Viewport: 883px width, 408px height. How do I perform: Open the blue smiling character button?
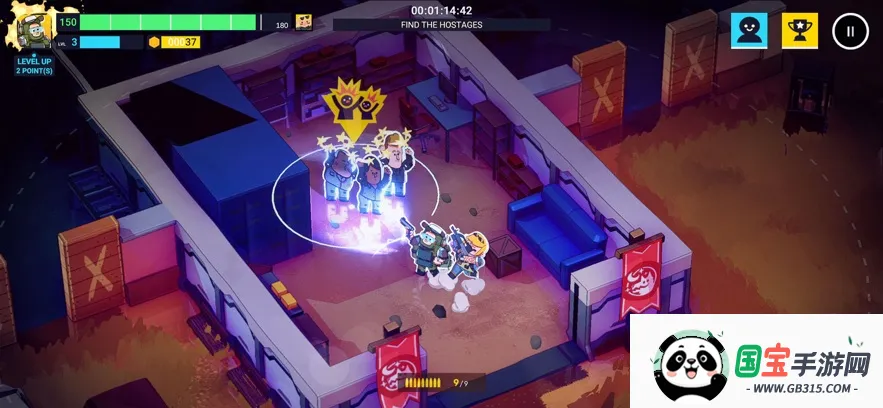pos(749,31)
